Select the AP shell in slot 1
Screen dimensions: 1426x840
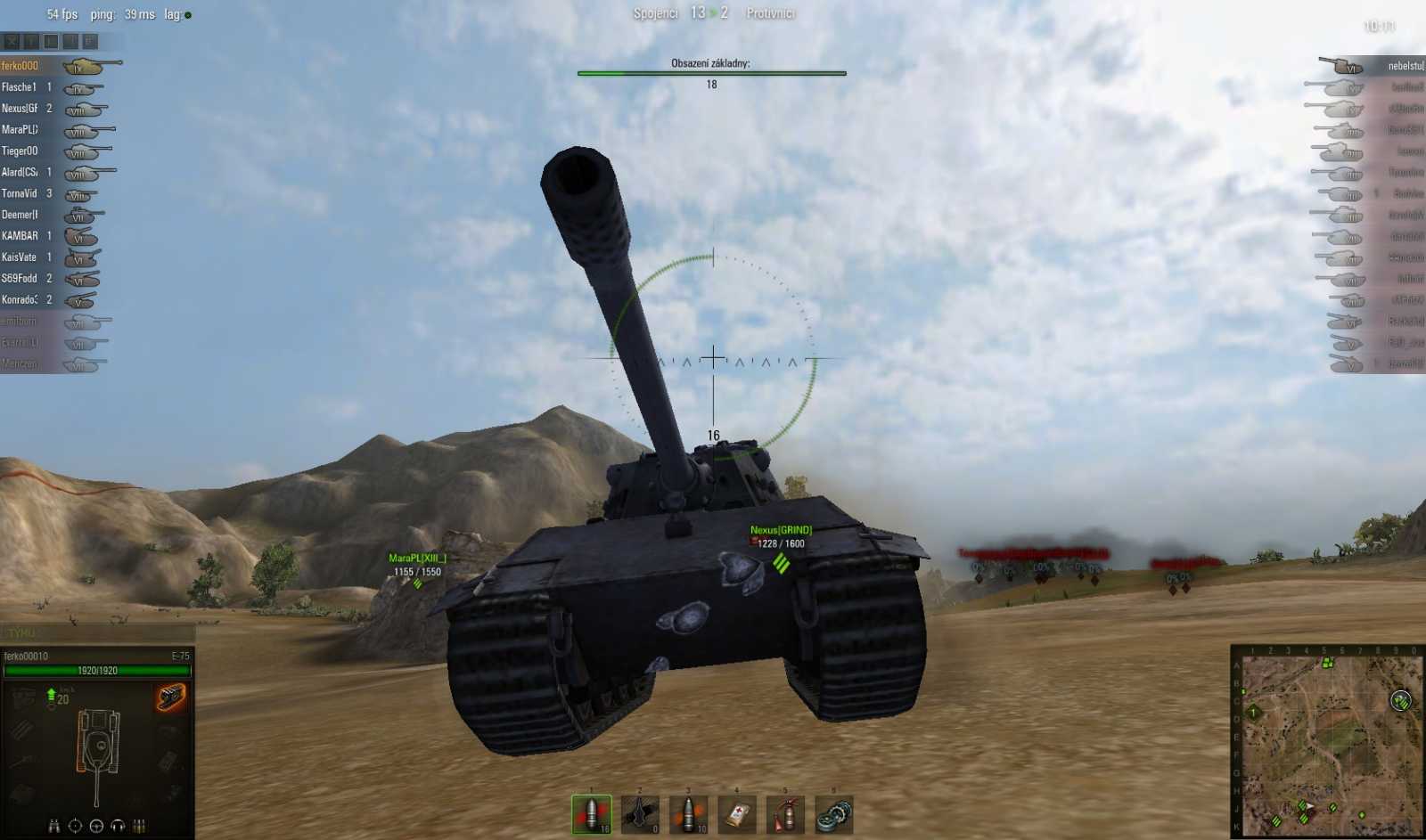point(591,813)
